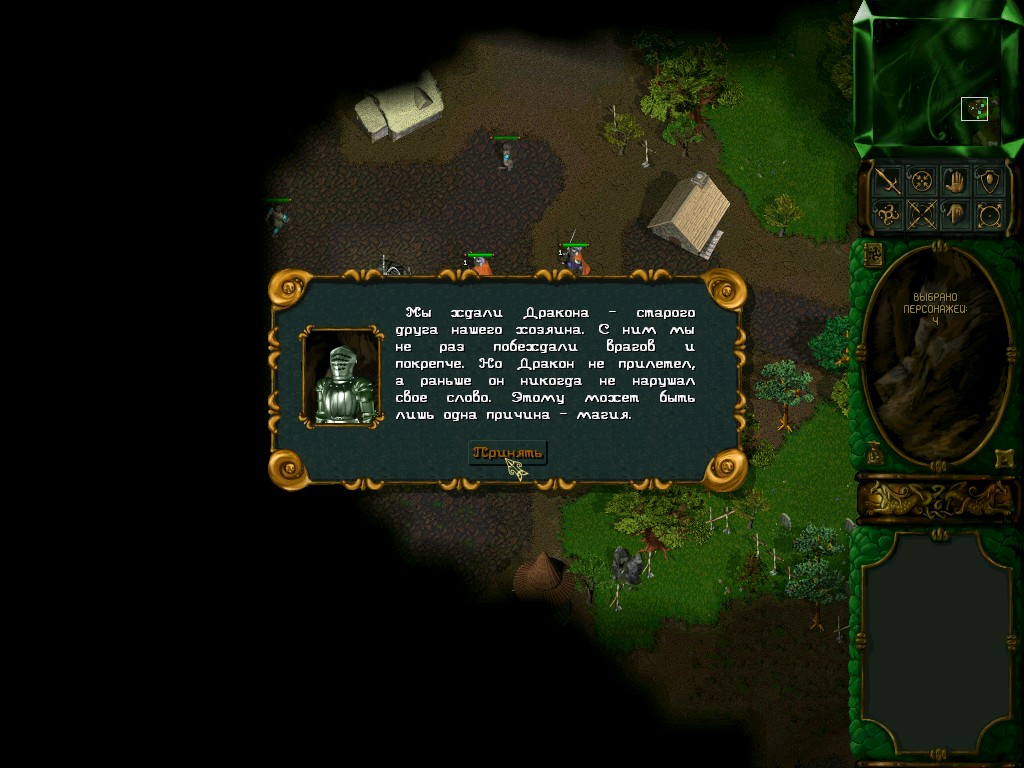Accept the dialogue with the Принять button

point(508,453)
